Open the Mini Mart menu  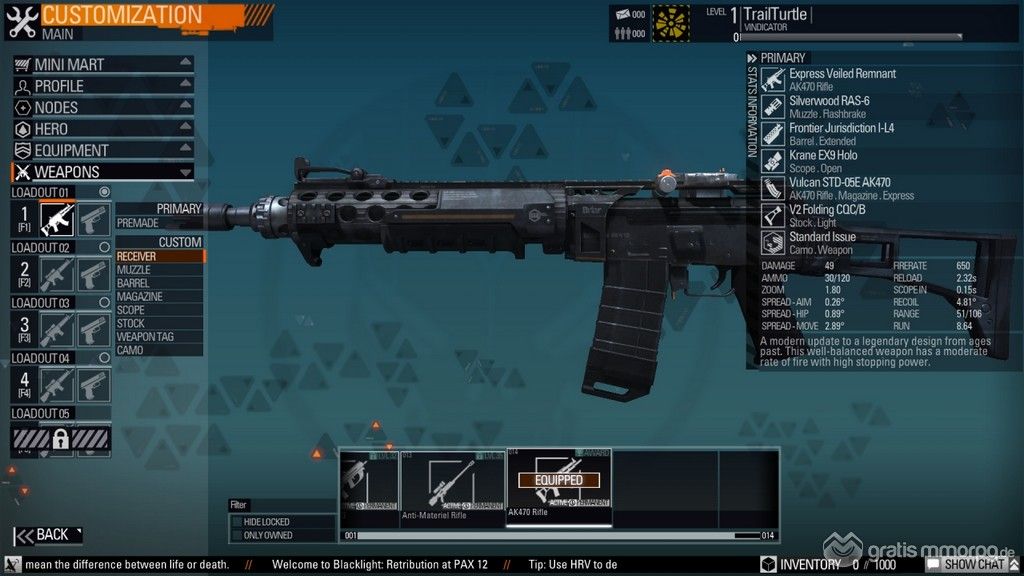(102, 64)
